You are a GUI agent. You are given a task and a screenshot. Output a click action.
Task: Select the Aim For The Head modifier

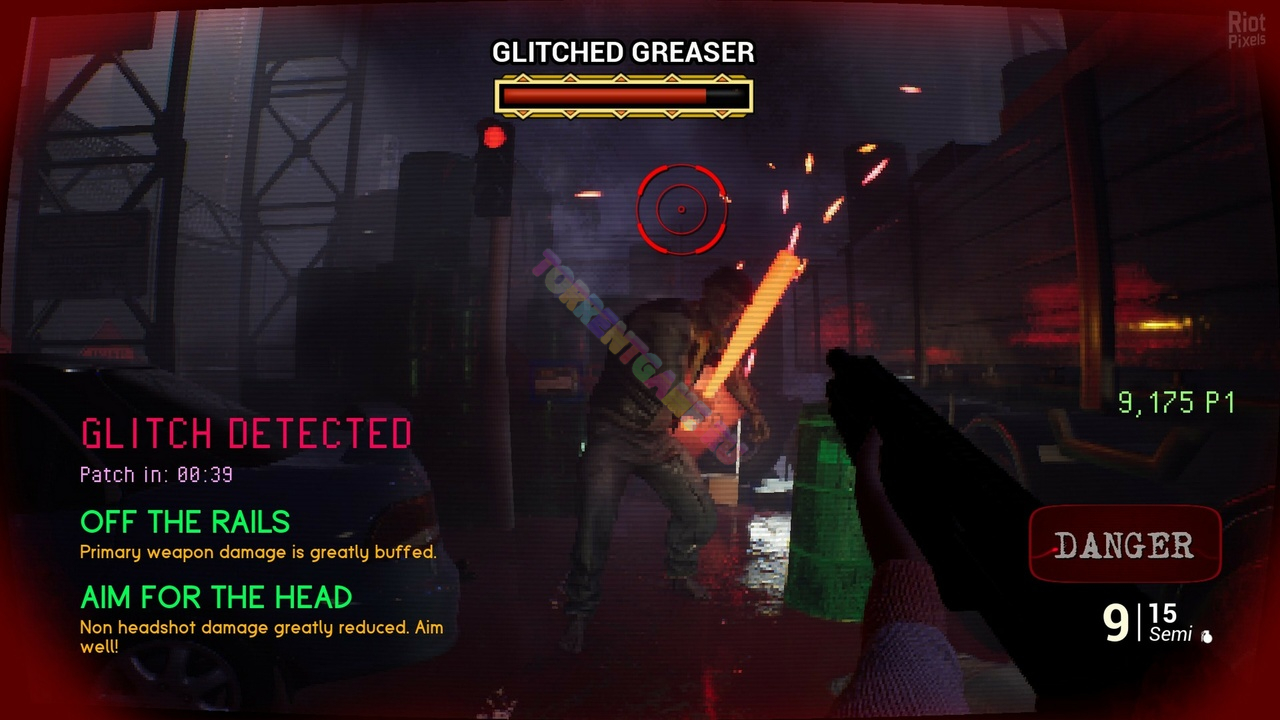pos(216,598)
